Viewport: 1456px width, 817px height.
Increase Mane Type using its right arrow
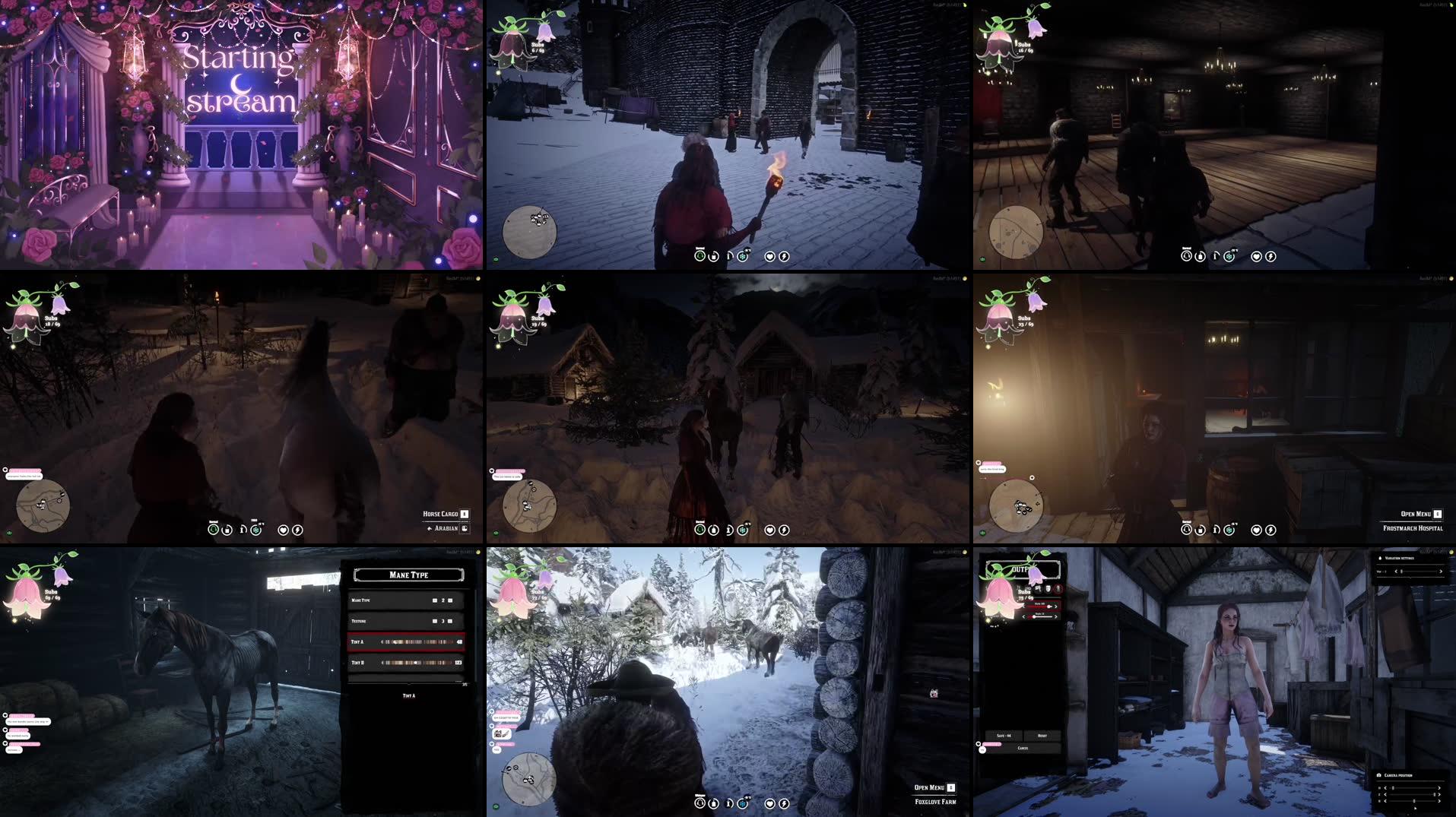click(450, 600)
